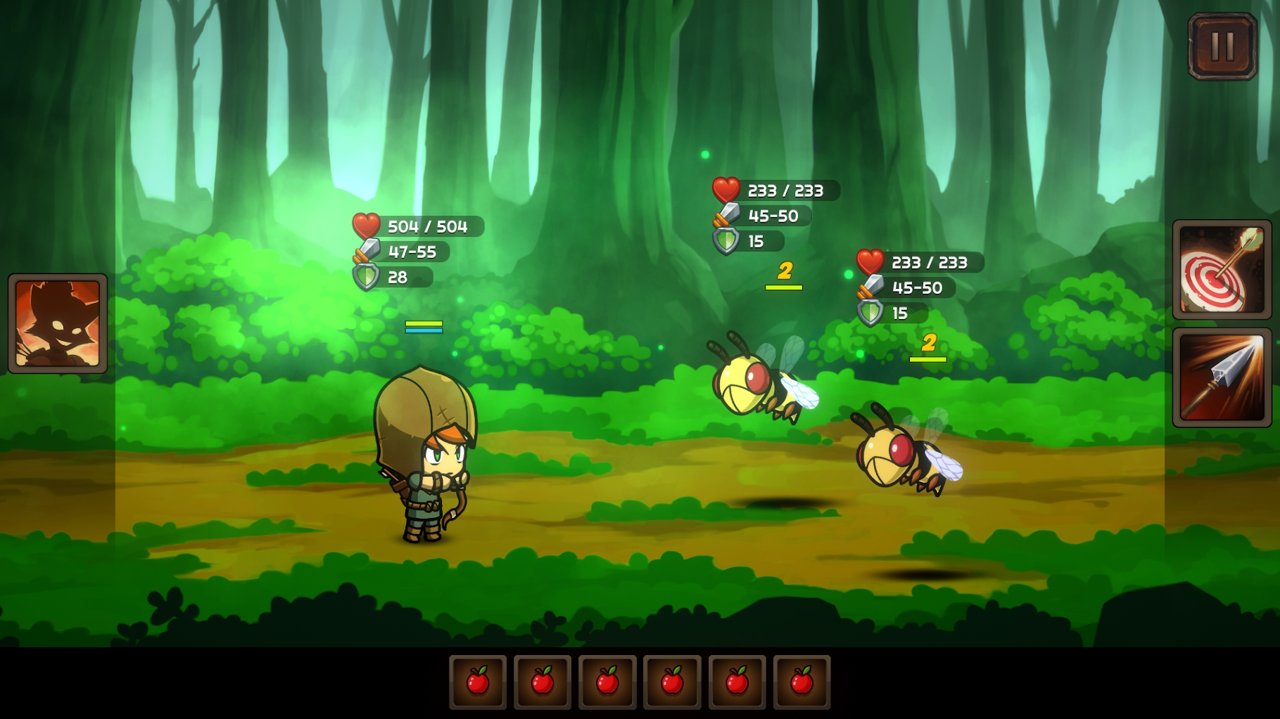Use the piercing arrowhead skill
1280x719 pixels.
[x=1221, y=377]
